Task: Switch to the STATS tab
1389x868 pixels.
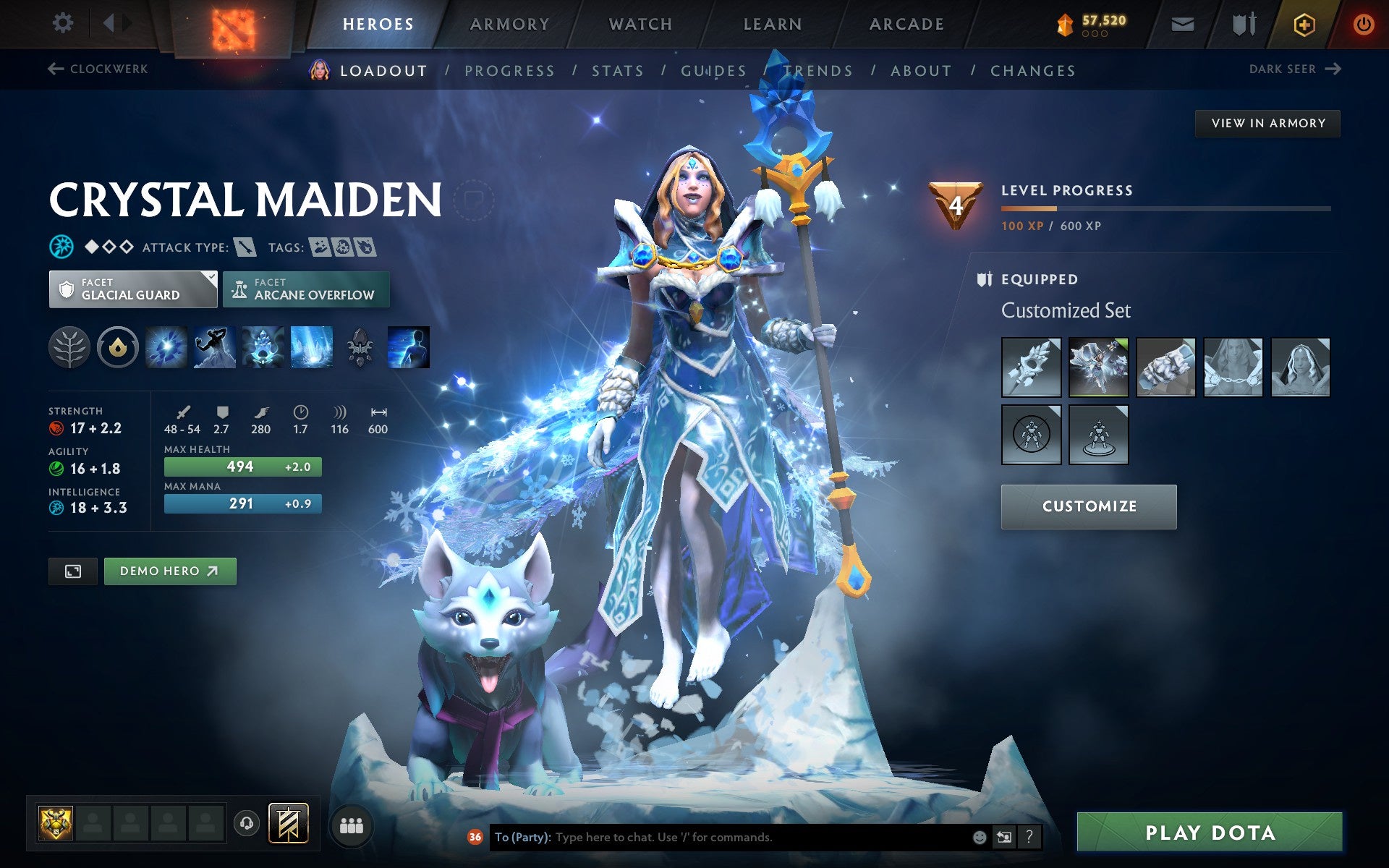Action: click(x=616, y=70)
